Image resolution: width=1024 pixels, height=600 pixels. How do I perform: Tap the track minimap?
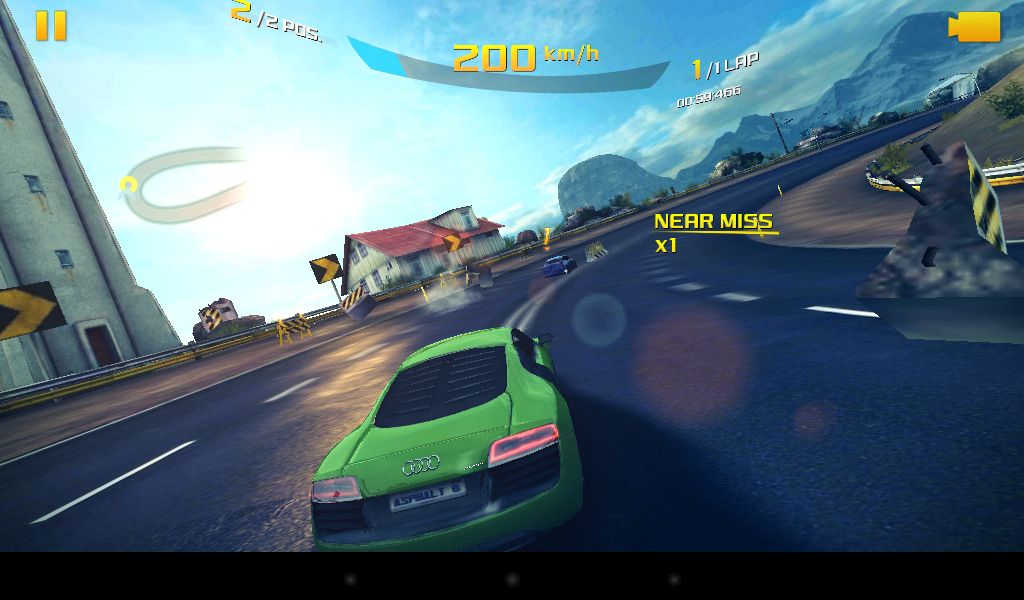[x=183, y=185]
